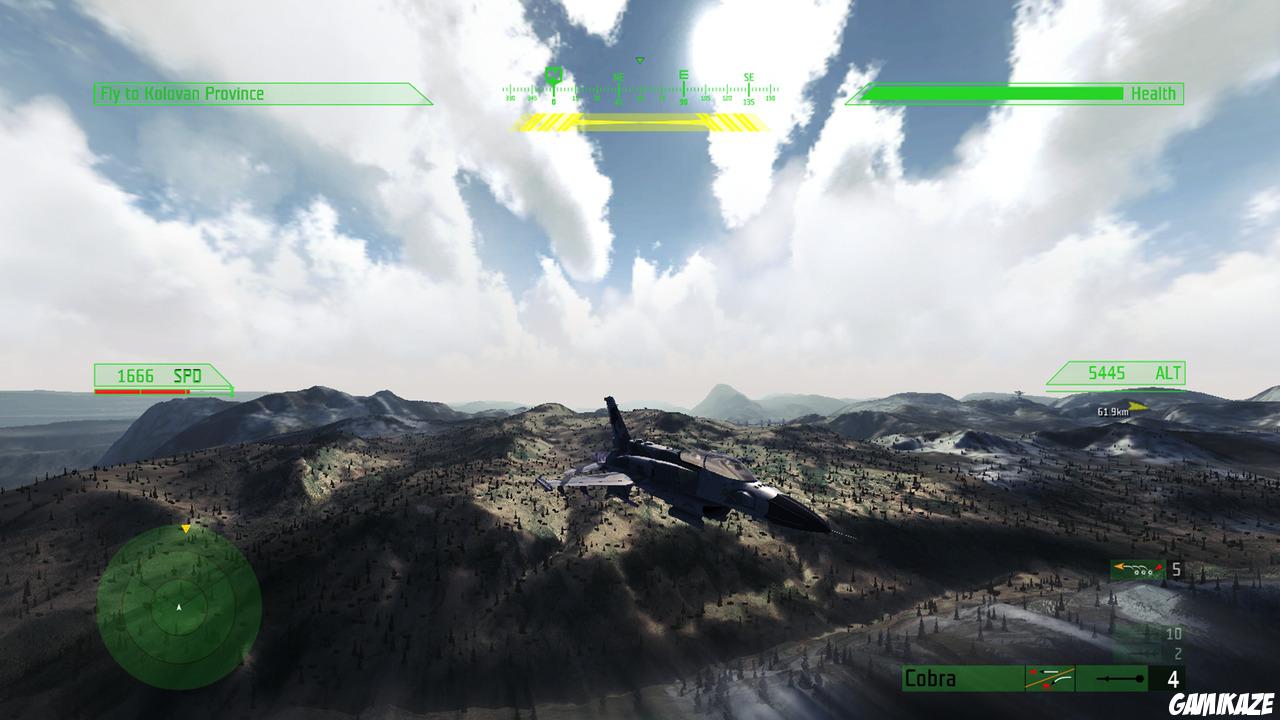Click the circular radar minimap
This screenshot has height=720, width=1280.
(x=178, y=610)
